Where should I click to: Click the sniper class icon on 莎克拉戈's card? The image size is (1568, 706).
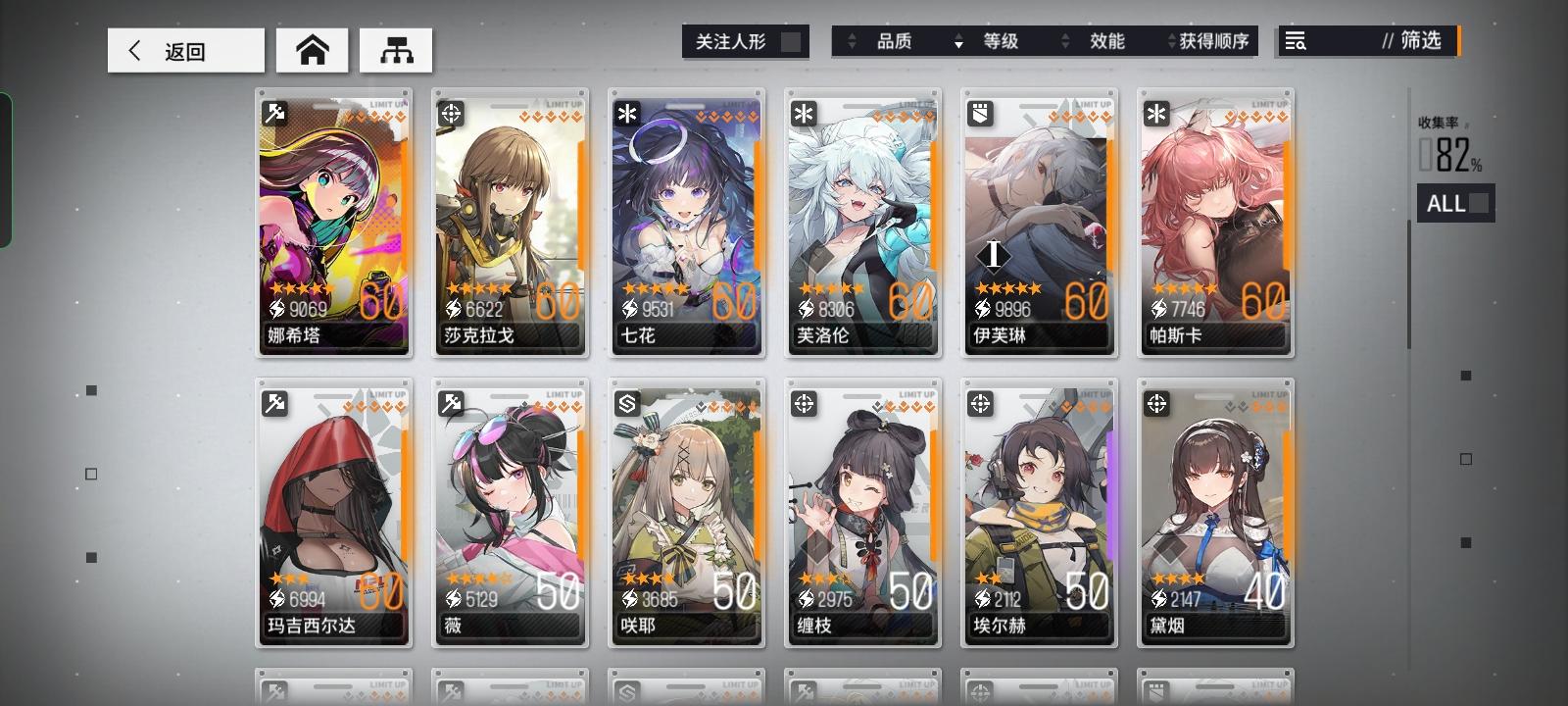450,114
